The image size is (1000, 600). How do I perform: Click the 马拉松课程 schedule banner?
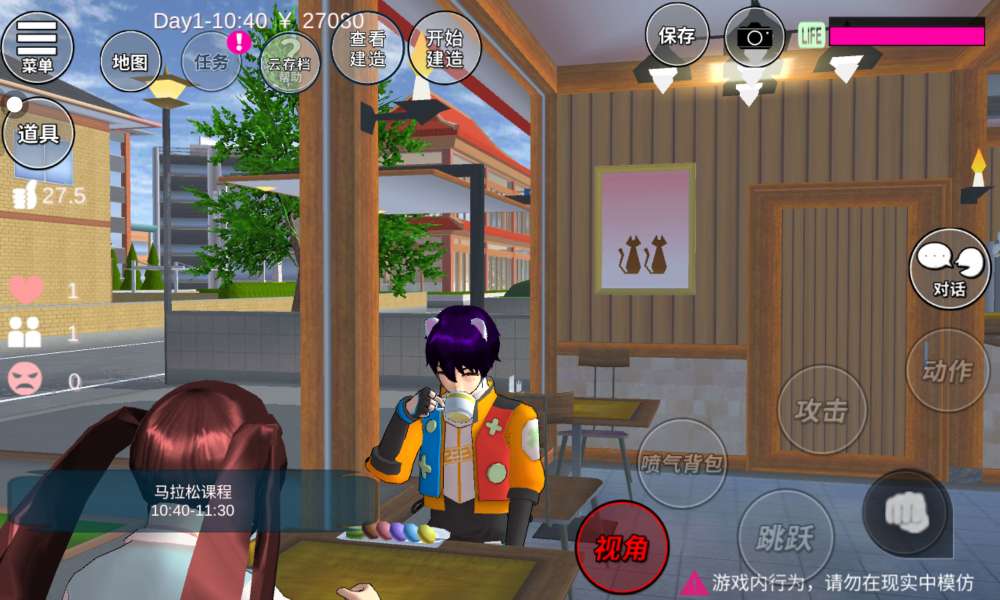[192, 501]
